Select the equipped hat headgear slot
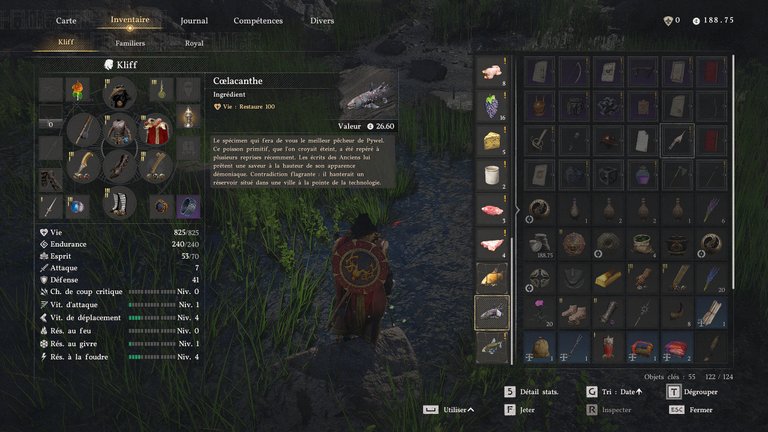Screen dimensions: 768x432 click(120, 94)
